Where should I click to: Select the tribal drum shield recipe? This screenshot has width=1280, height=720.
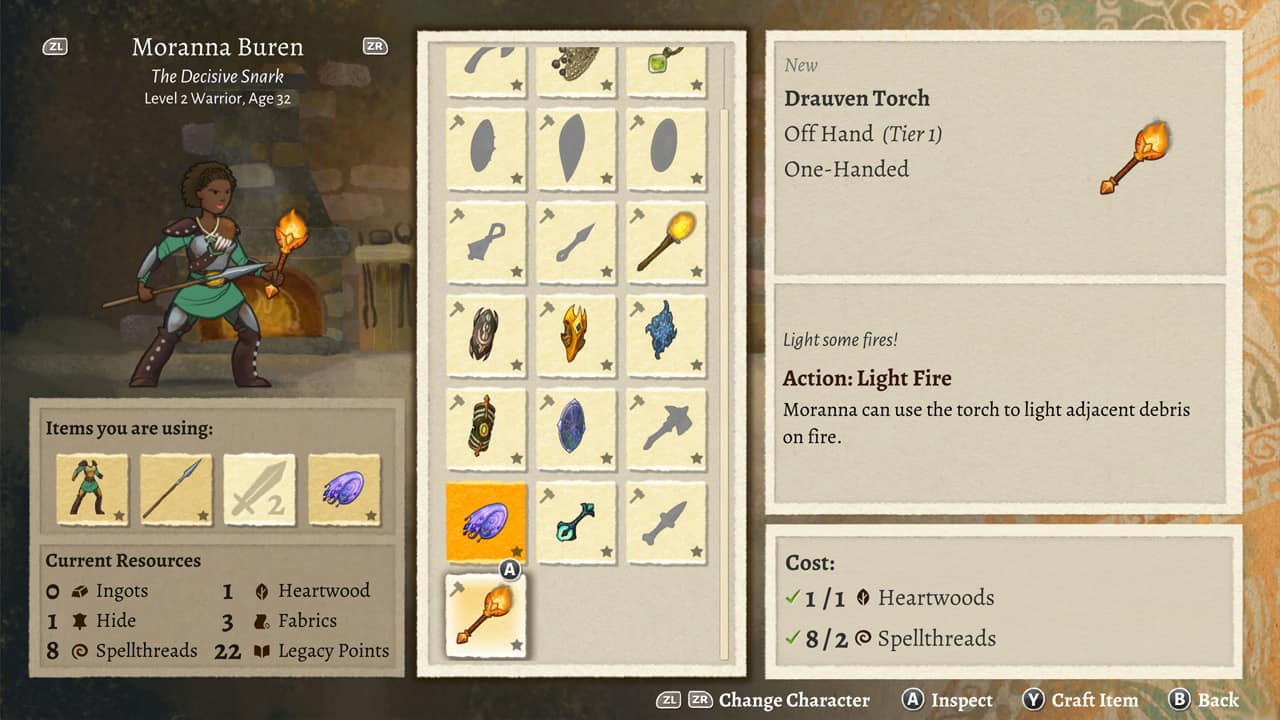(x=486, y=427)
